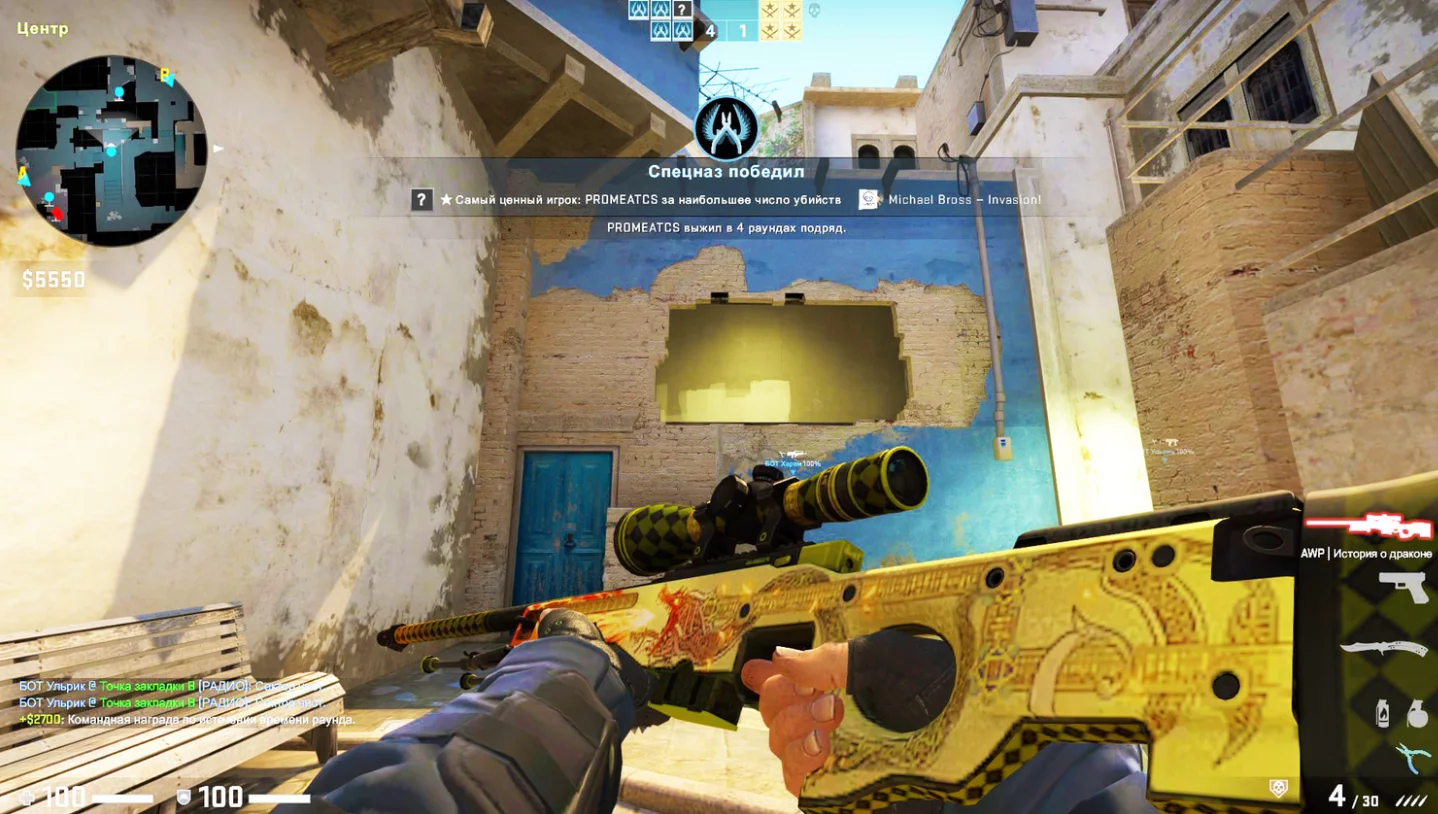
Task: Select the AWP sniper rifle slot
Action: [x=1366, y=525]
